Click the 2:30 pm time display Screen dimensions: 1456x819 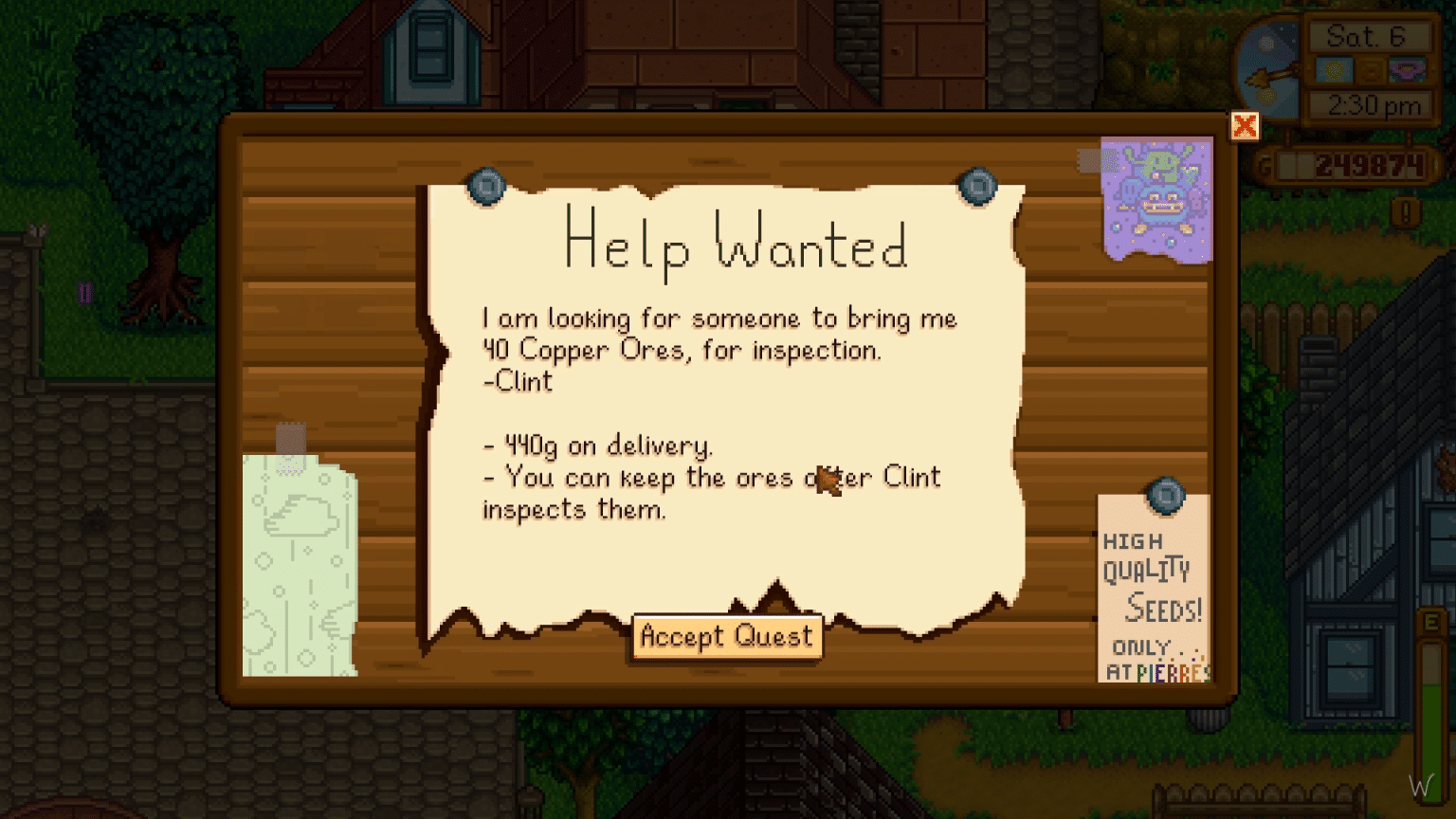[x=1369, y=104]
